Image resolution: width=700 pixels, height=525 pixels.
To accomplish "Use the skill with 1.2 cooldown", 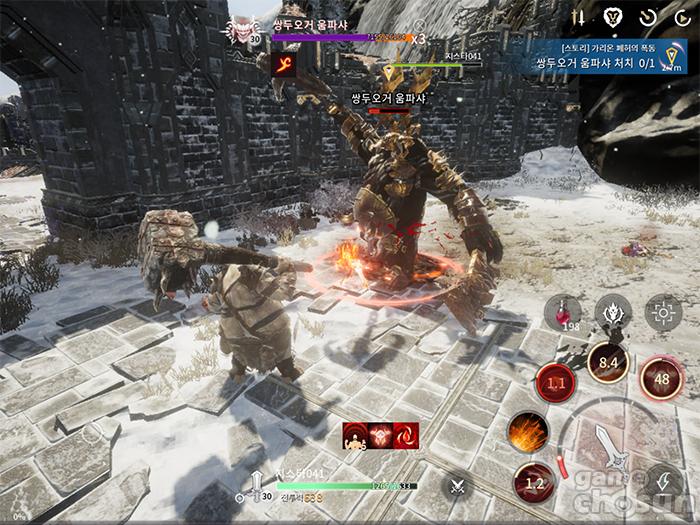I will click(535, 484).
